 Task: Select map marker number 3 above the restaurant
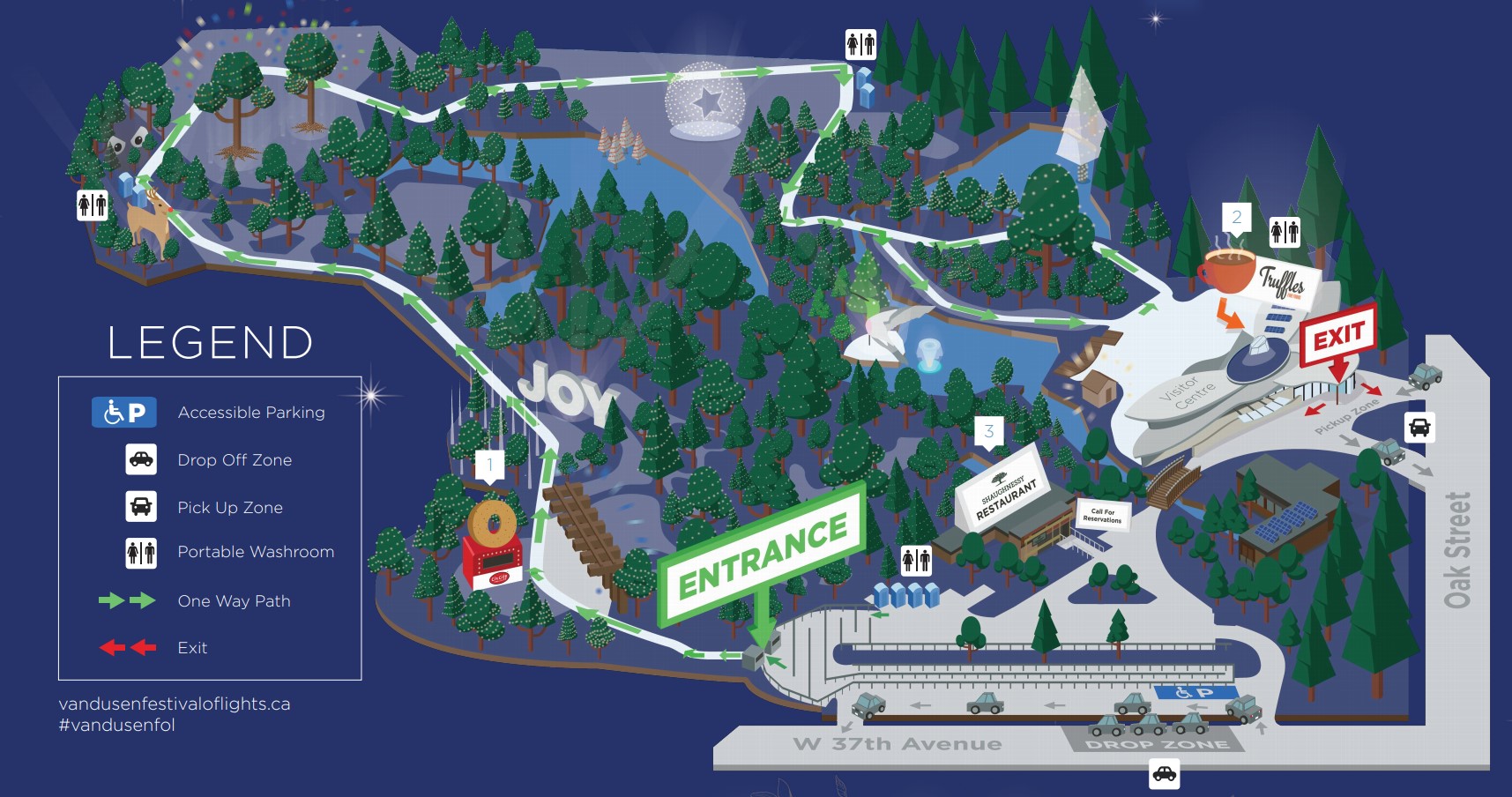tap(988, 431)
